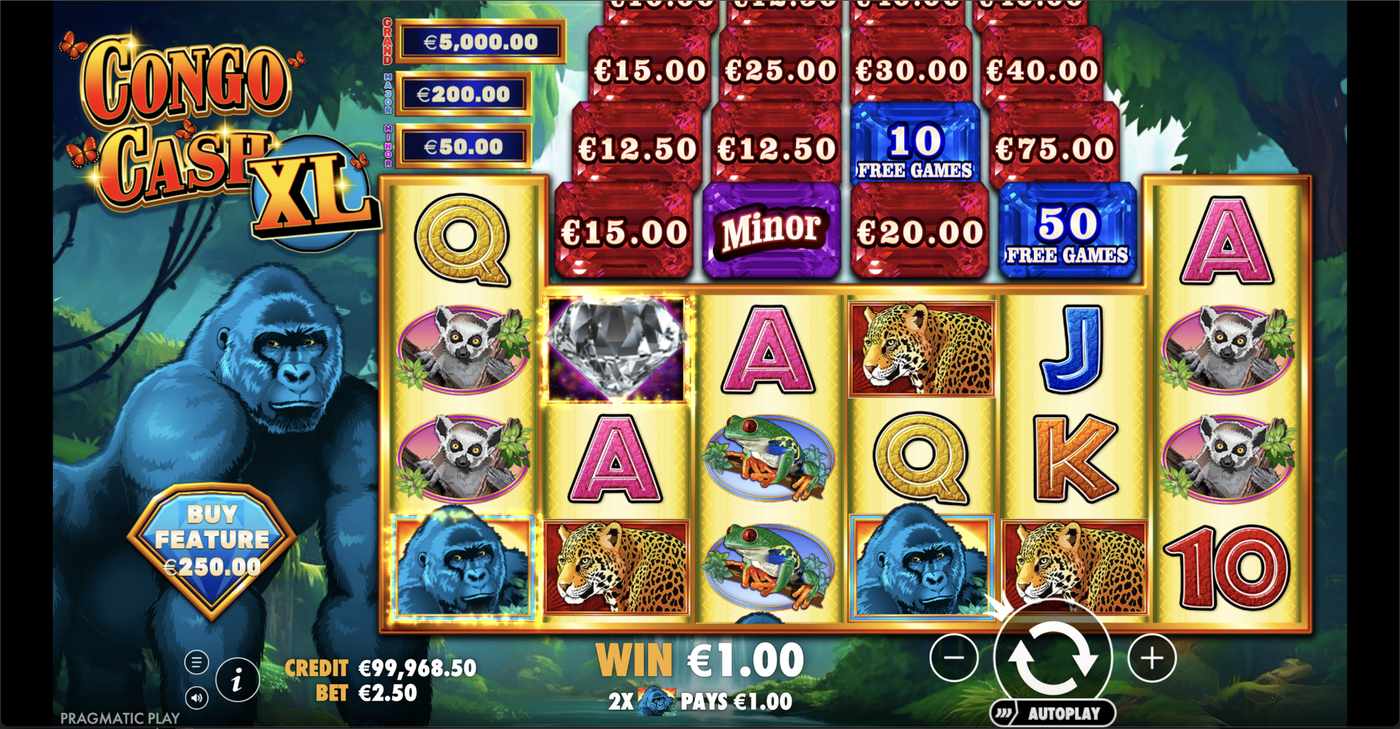Viewport: 1400px width, 729px height.
Task: Open the hamburger menu icon
Action: click(x=196, y=661)
